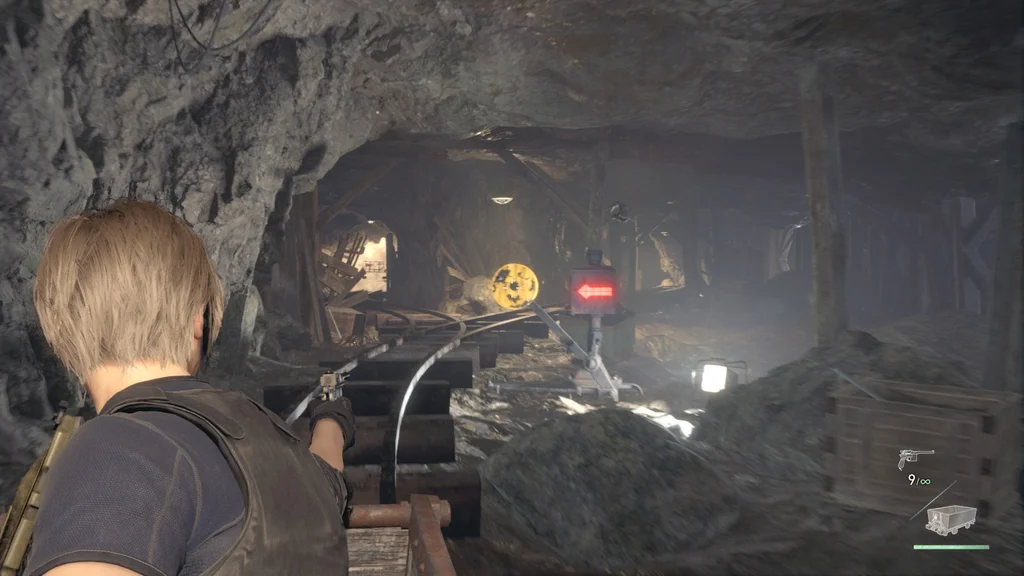Select the equipped pistol weapon icon

pyautogui.click(x=915, y=459)
